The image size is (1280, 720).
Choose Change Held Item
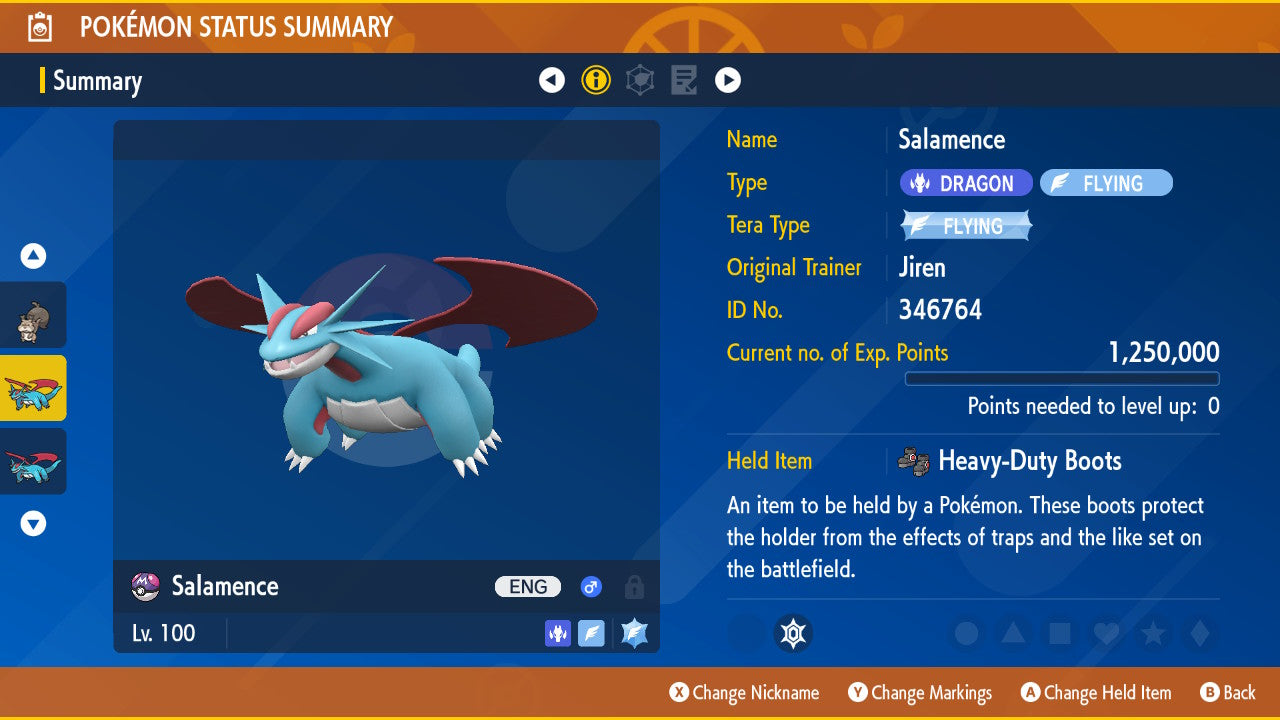coord(1095,692)
